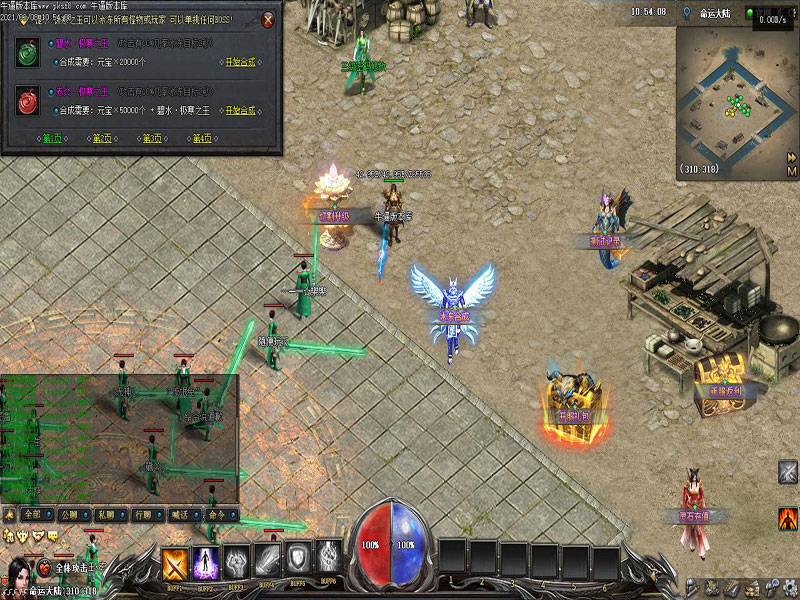Use the BUFF2 purple aura skill
This screenshot has height=600, width=800.
click(x=206, y=563)
